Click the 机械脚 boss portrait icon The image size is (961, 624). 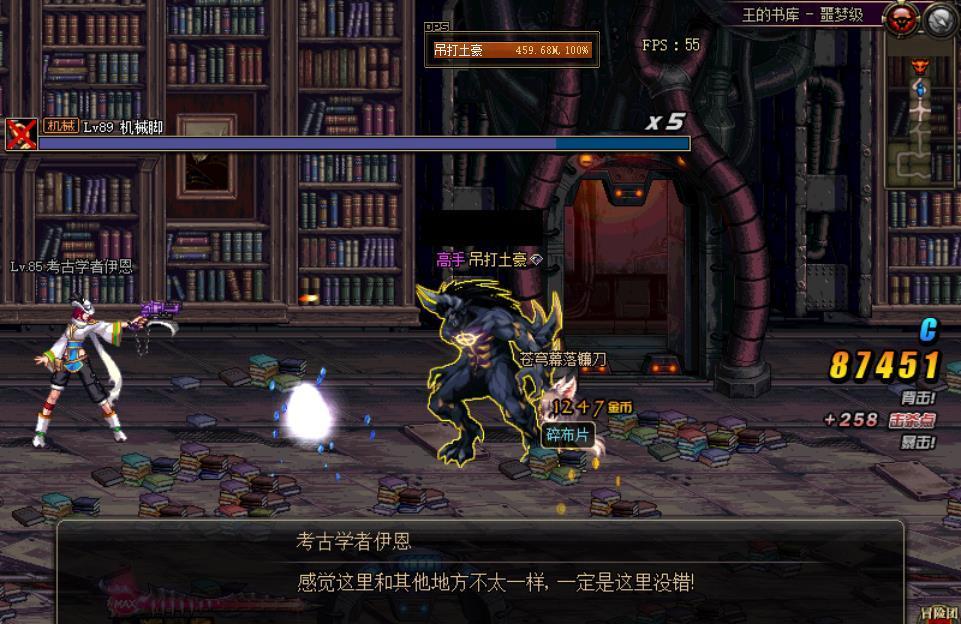pyautogui.click(x=20, y=133)
